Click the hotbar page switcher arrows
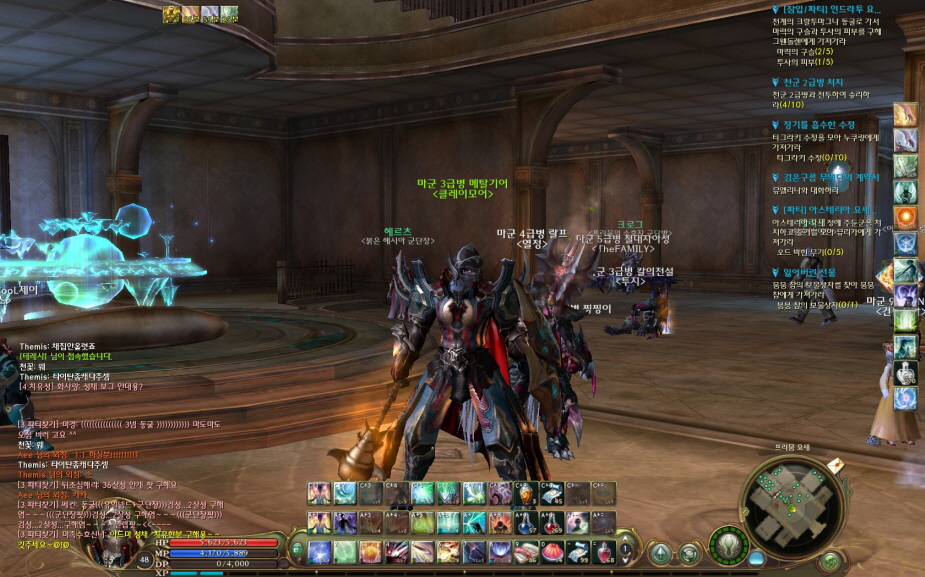Viewport: 925px width, 577px height. (625, 550)
